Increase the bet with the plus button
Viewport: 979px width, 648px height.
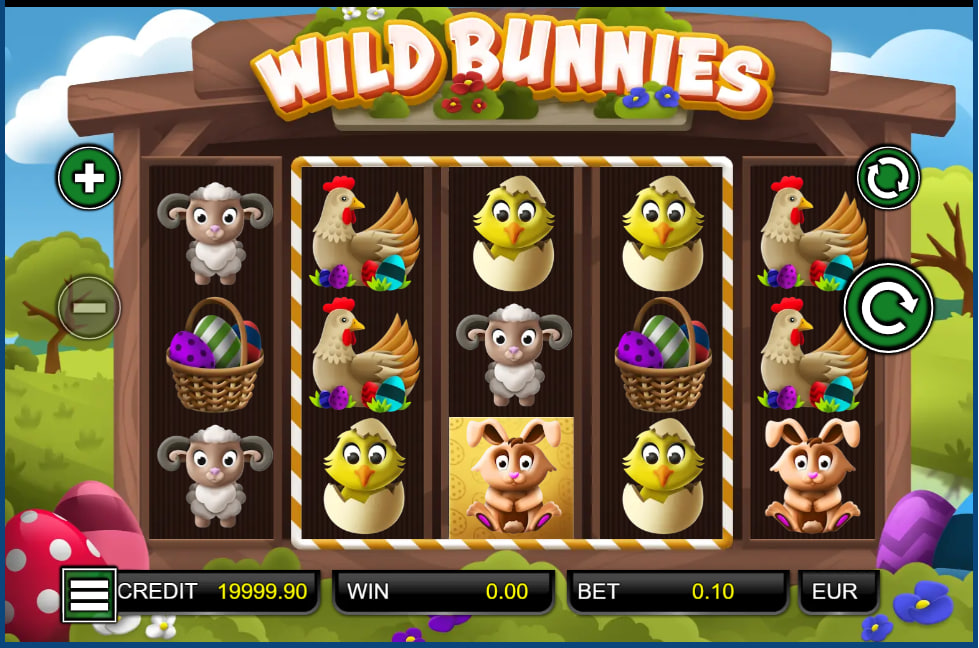89,178
